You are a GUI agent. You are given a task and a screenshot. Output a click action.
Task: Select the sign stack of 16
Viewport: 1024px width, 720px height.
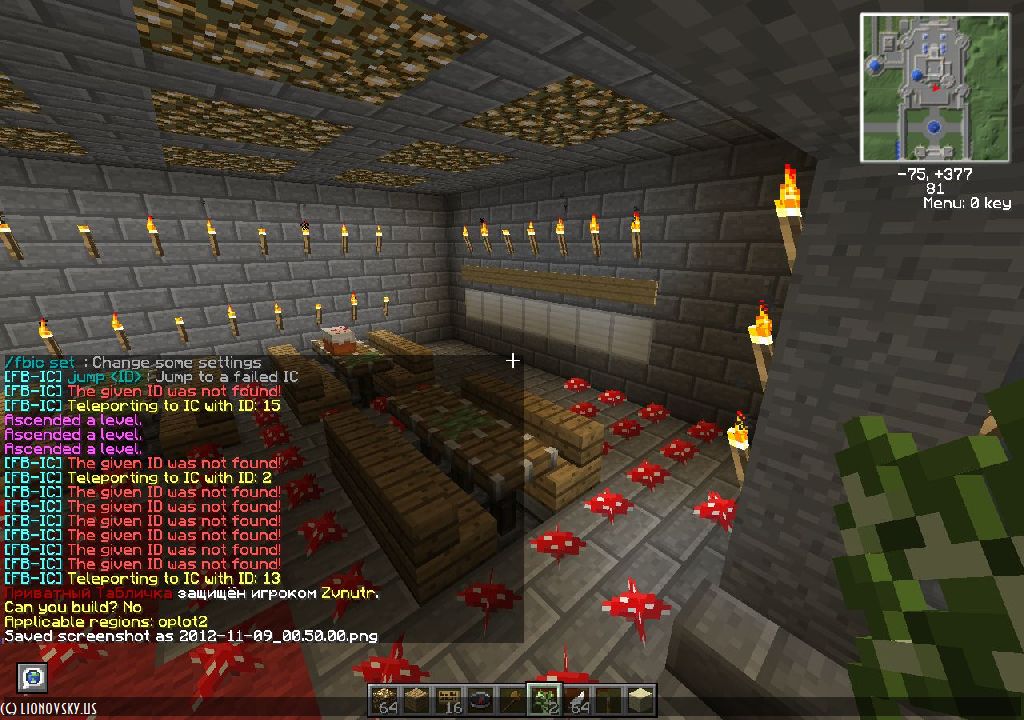[x=449, y=701]
